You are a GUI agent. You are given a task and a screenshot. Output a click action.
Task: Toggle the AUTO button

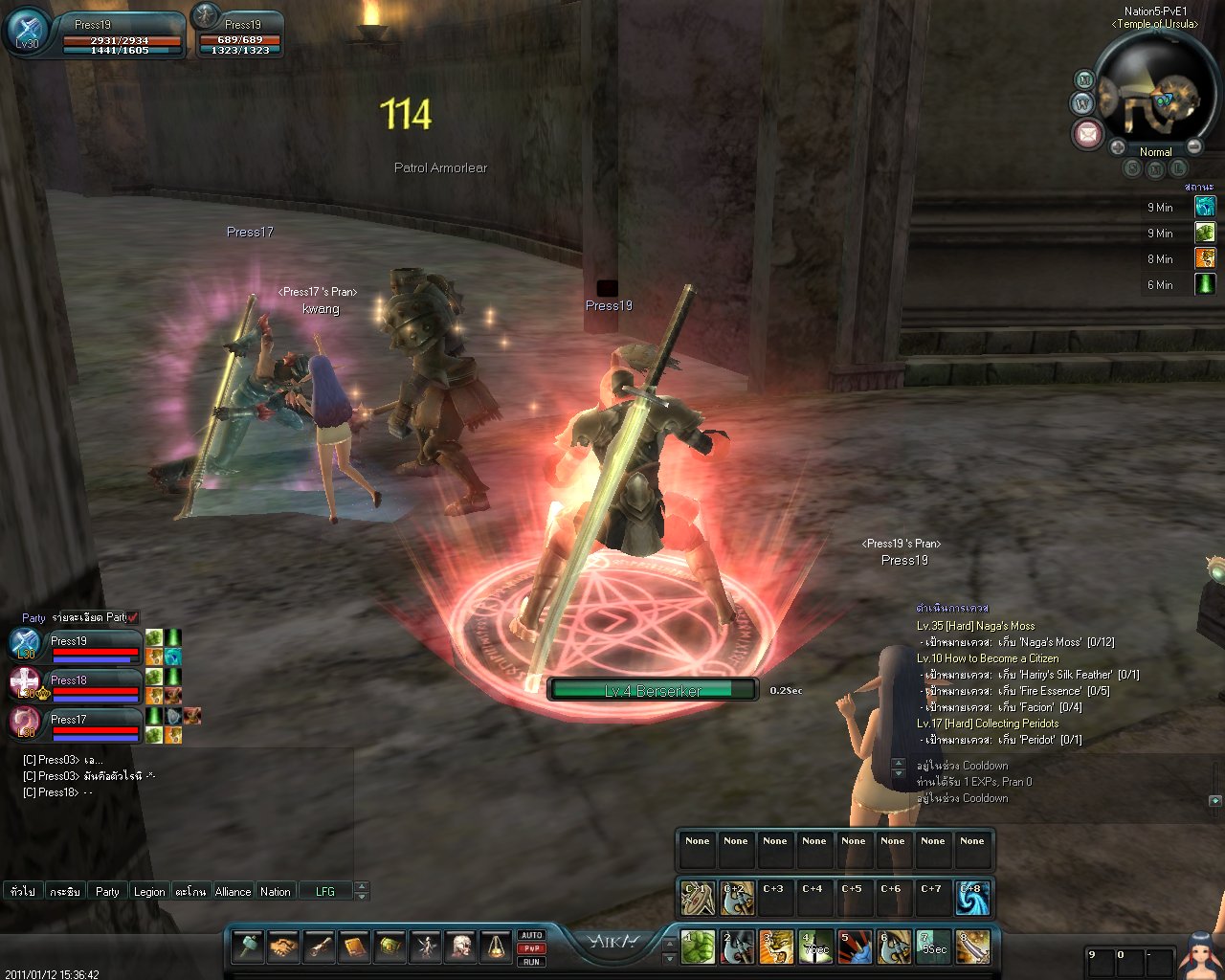(531, 935)
